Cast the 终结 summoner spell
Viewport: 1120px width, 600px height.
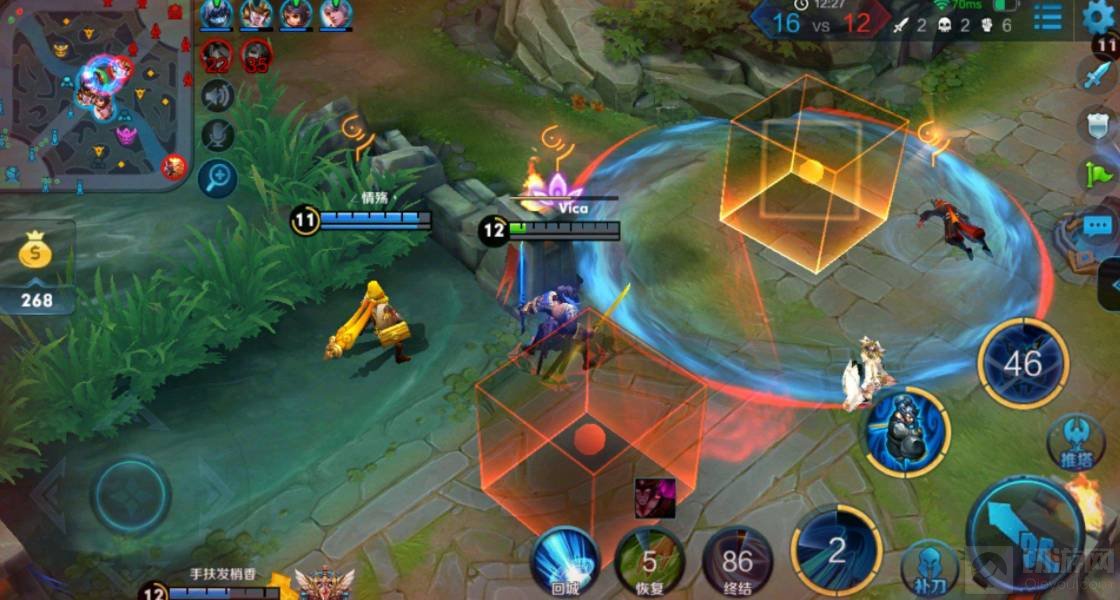click(x=737, y=561)
